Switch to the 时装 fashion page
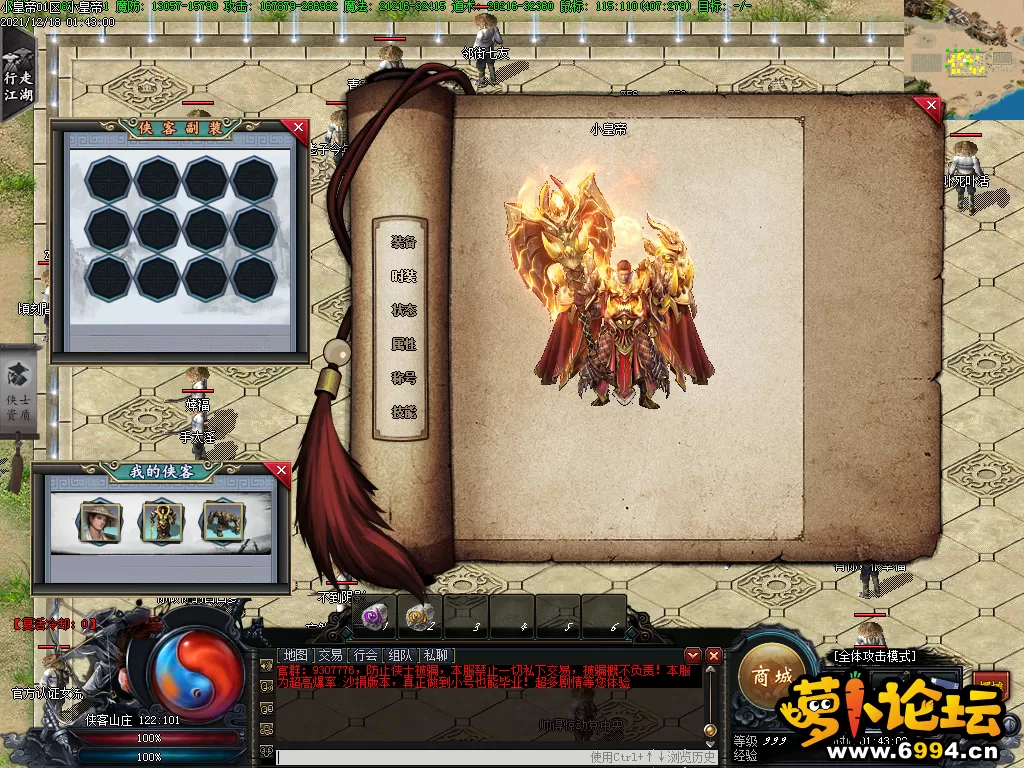 [x=403, y=276]
